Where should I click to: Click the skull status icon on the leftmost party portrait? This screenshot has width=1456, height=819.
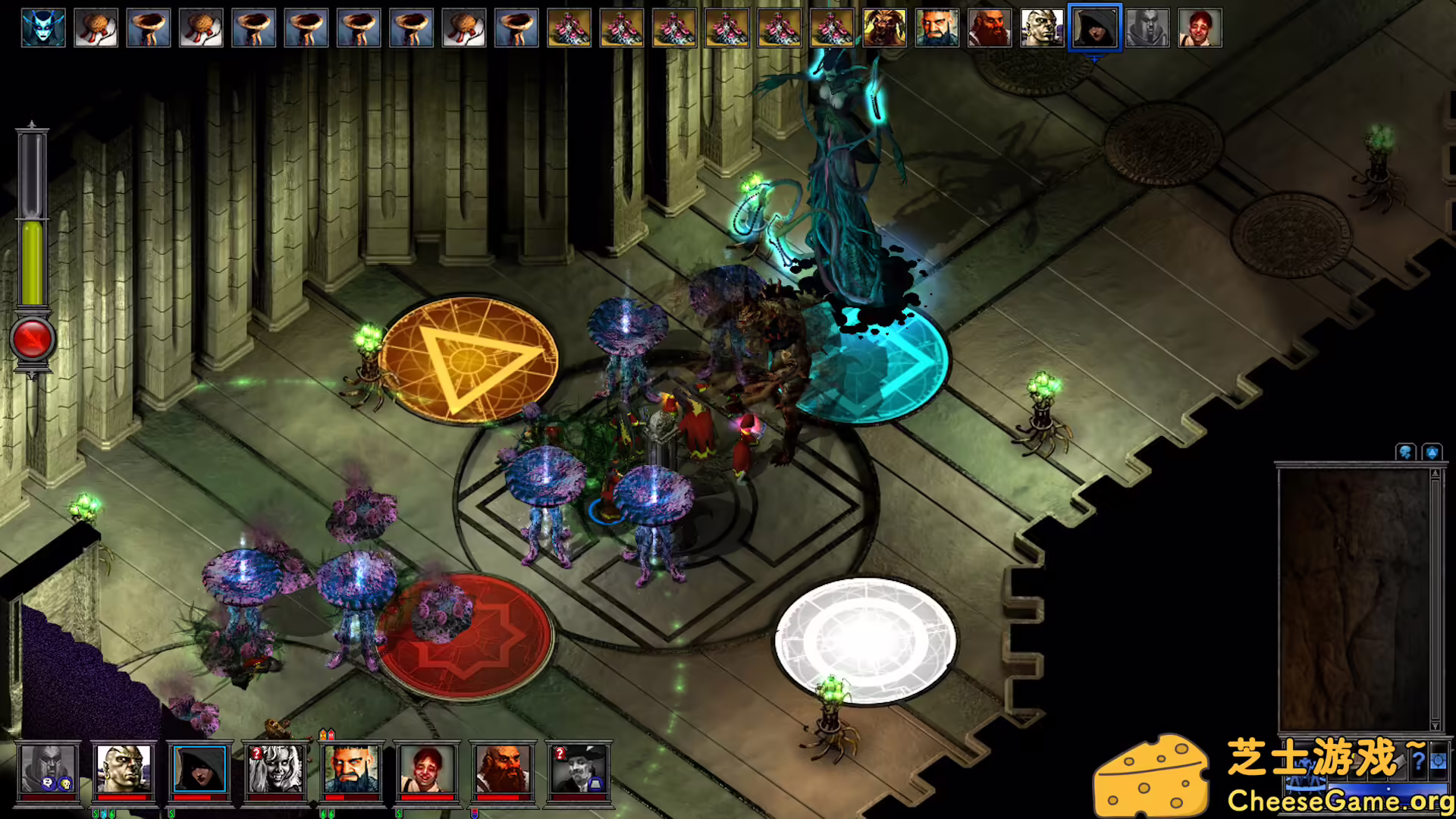(65, 783)
